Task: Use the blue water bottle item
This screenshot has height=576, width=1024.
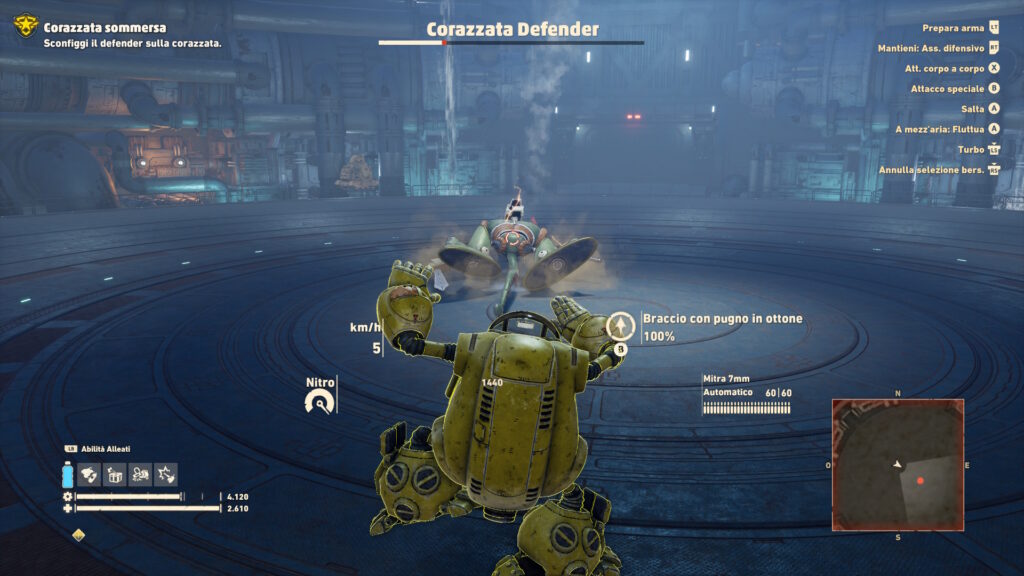Action: click(x=68, y=474)
